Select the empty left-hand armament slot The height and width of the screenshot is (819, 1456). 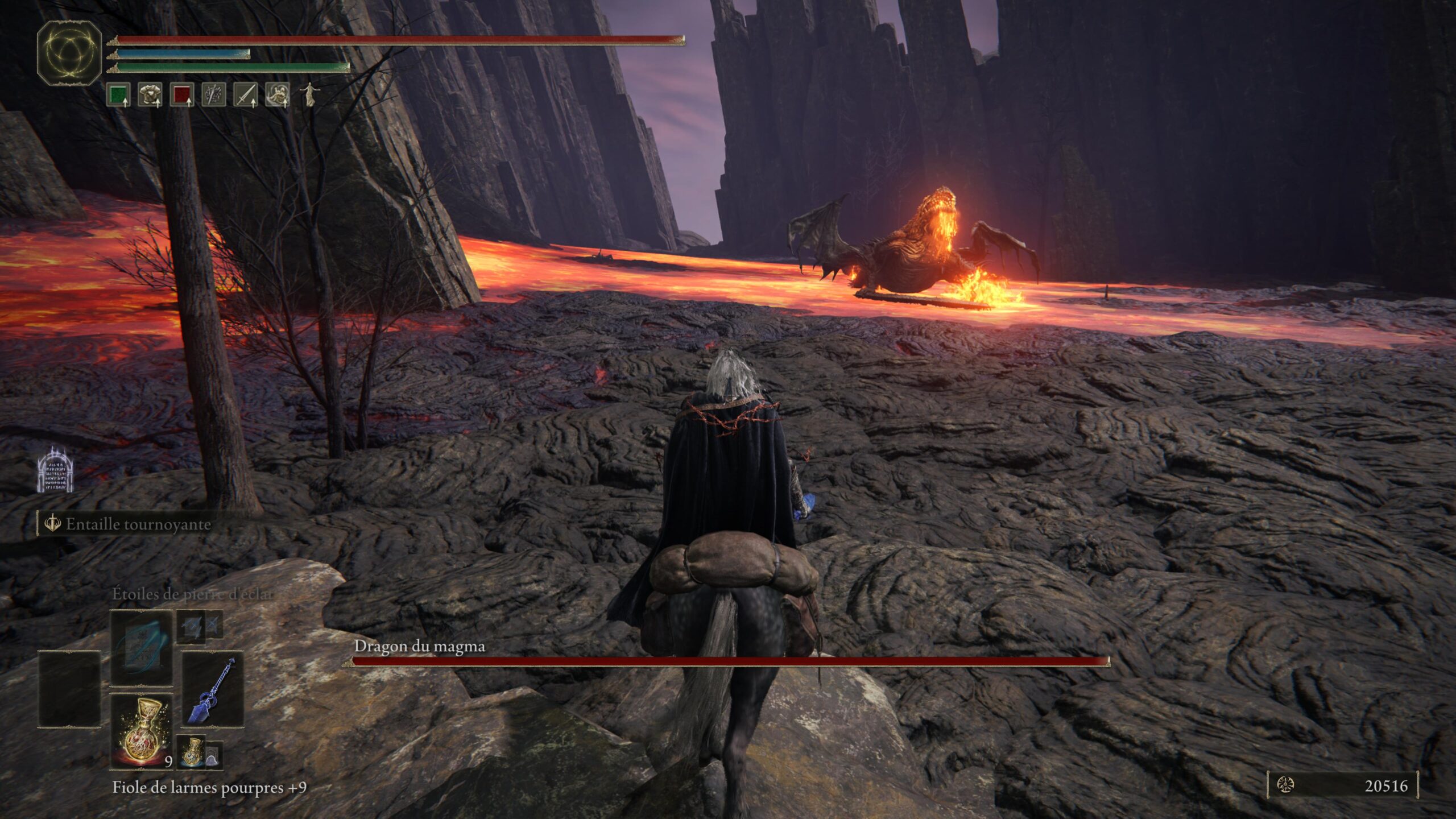(x=69, y=689)
